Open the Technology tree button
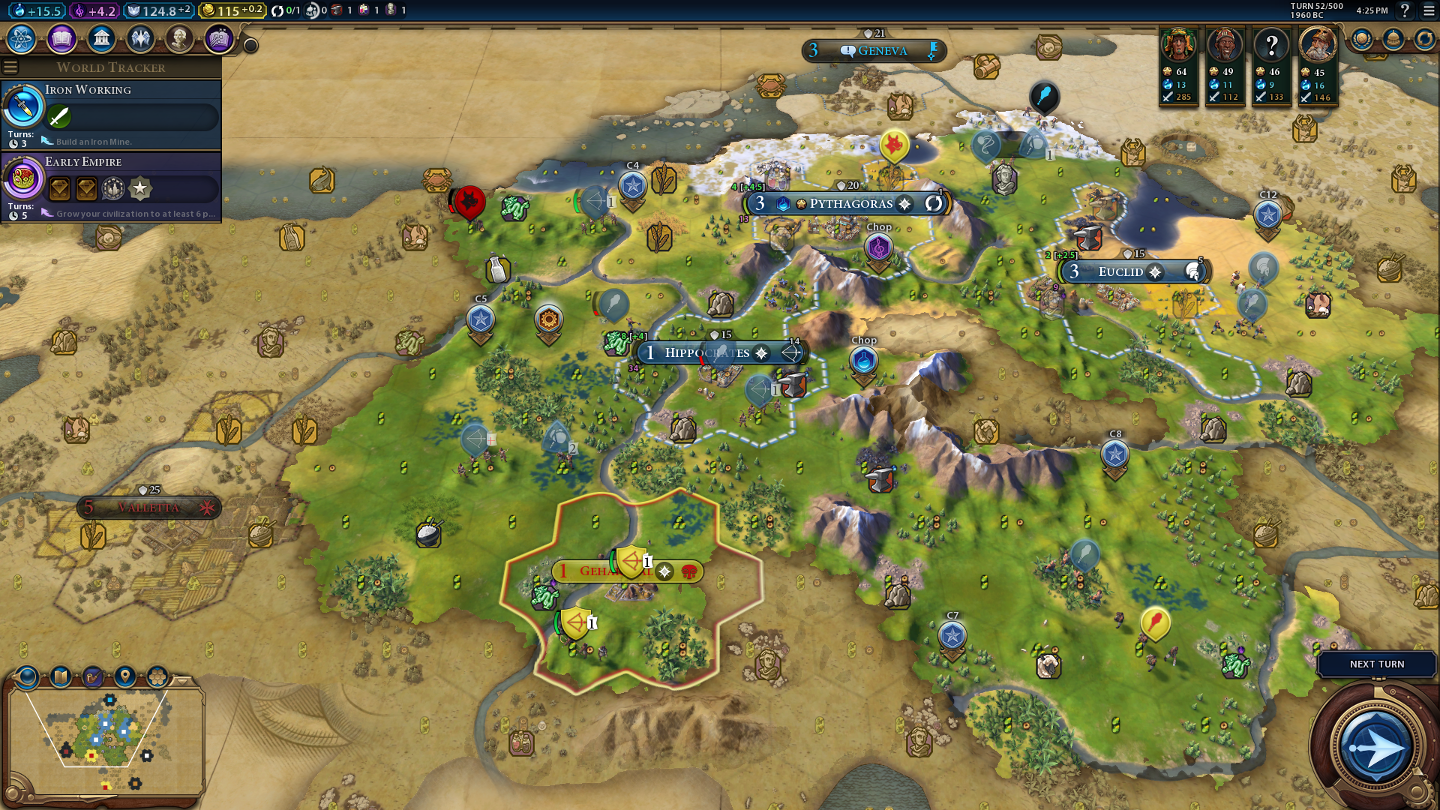The height and width of the screenshot is (810, 1440). [x=22, y=39]
